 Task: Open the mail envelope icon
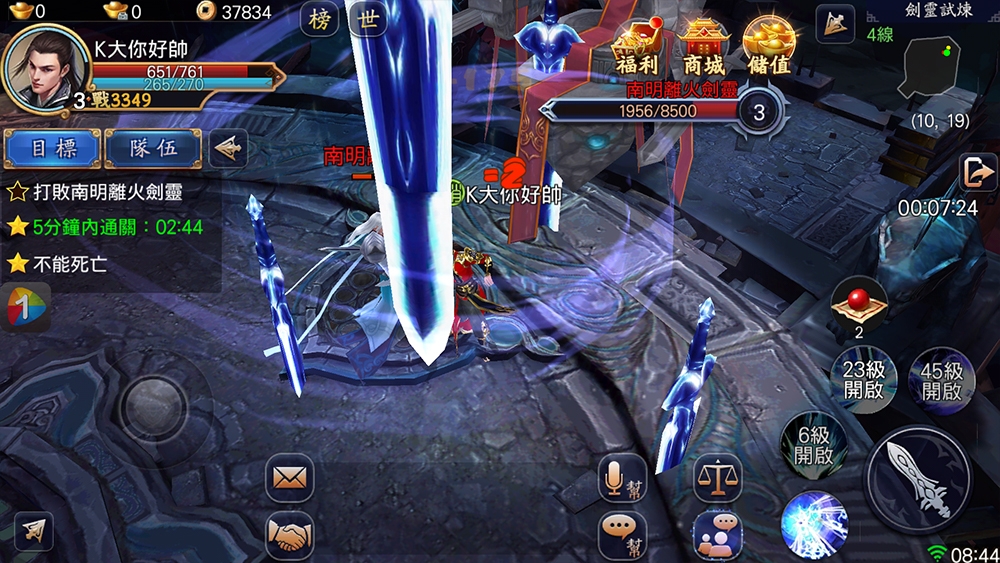pyautogui.click(x=289, y=478)
